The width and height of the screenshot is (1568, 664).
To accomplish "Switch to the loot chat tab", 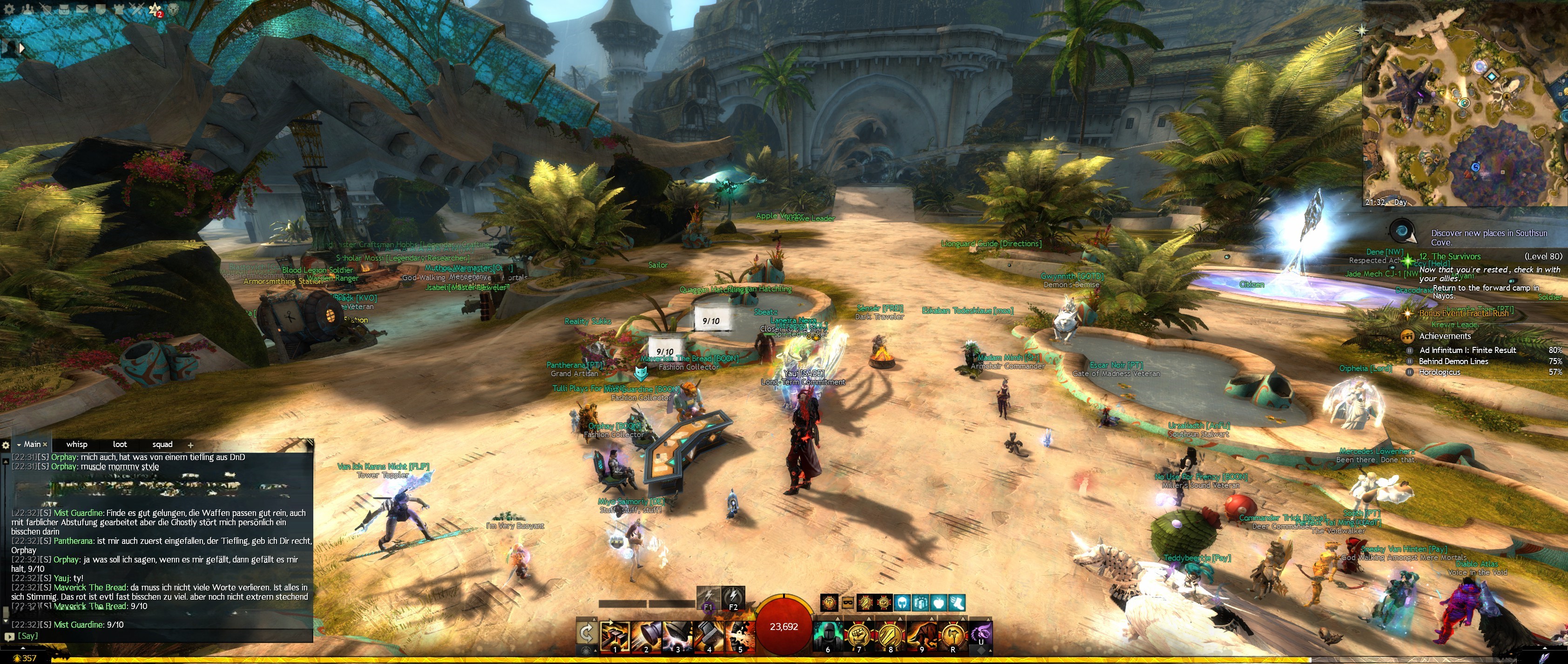I will coord(120,444).
